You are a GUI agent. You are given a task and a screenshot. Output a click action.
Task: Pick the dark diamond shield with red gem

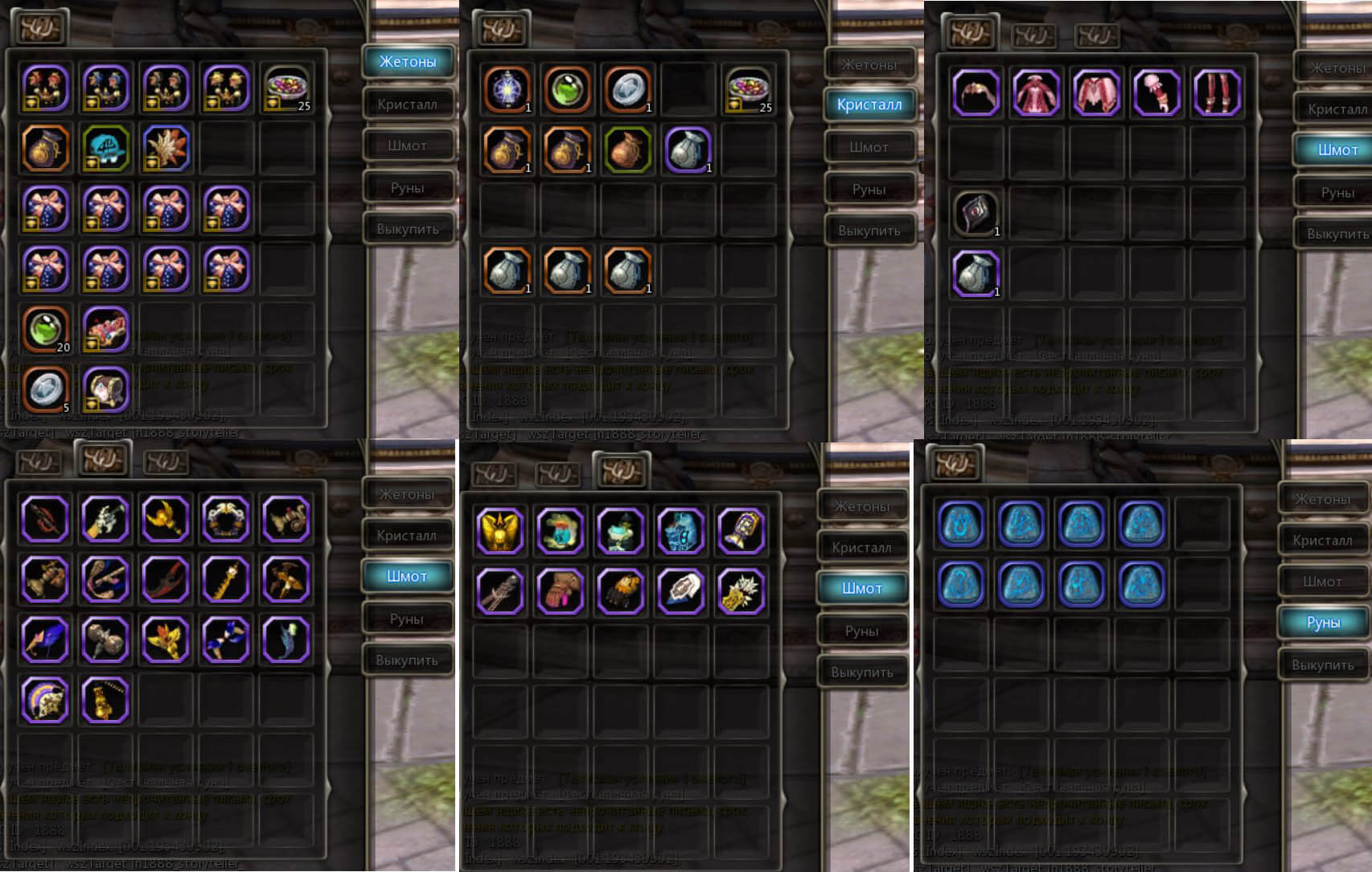(976, 213)
